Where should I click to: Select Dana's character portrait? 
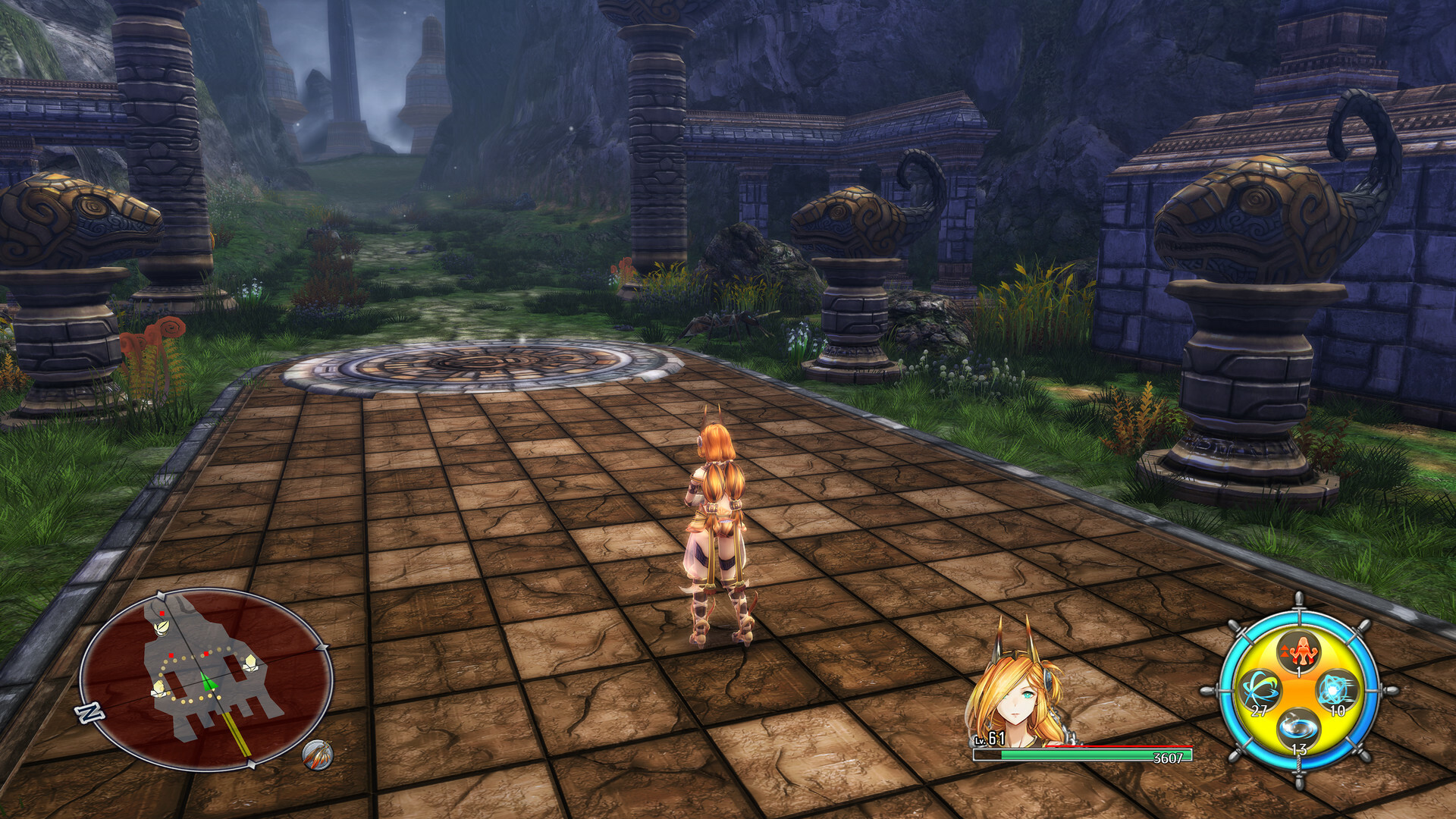pos(1016,690)
